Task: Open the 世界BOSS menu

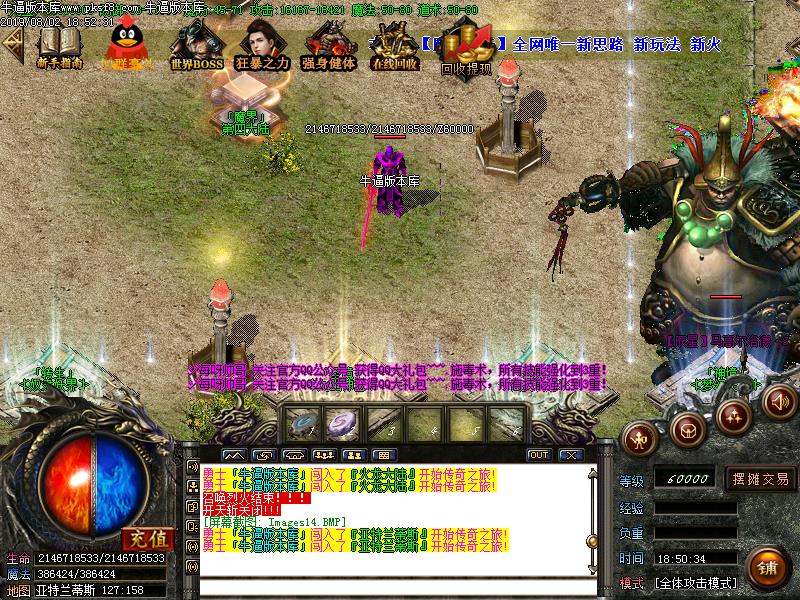Action: 196,46
